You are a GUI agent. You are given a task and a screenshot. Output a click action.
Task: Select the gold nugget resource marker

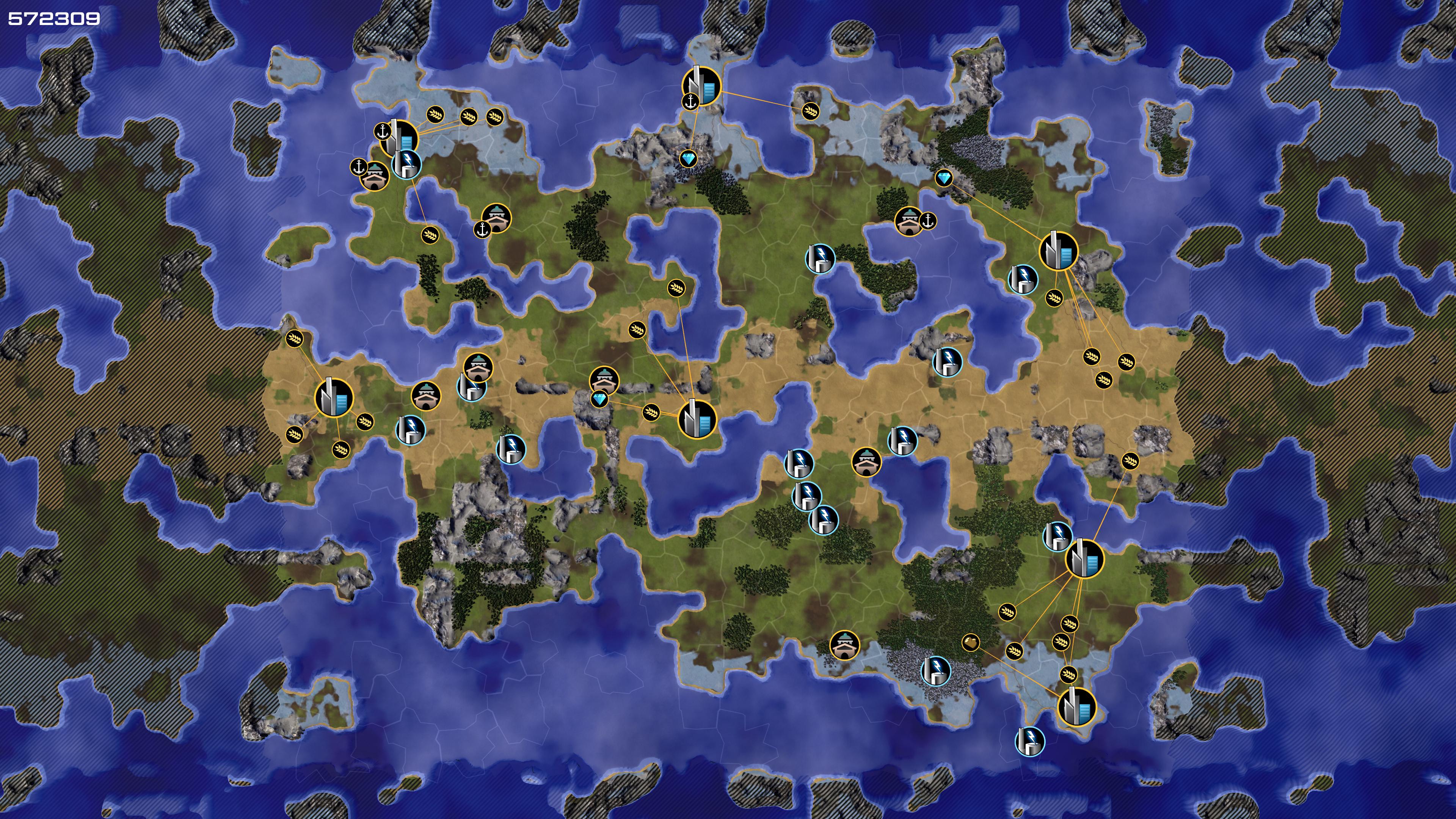click(970, 642)
